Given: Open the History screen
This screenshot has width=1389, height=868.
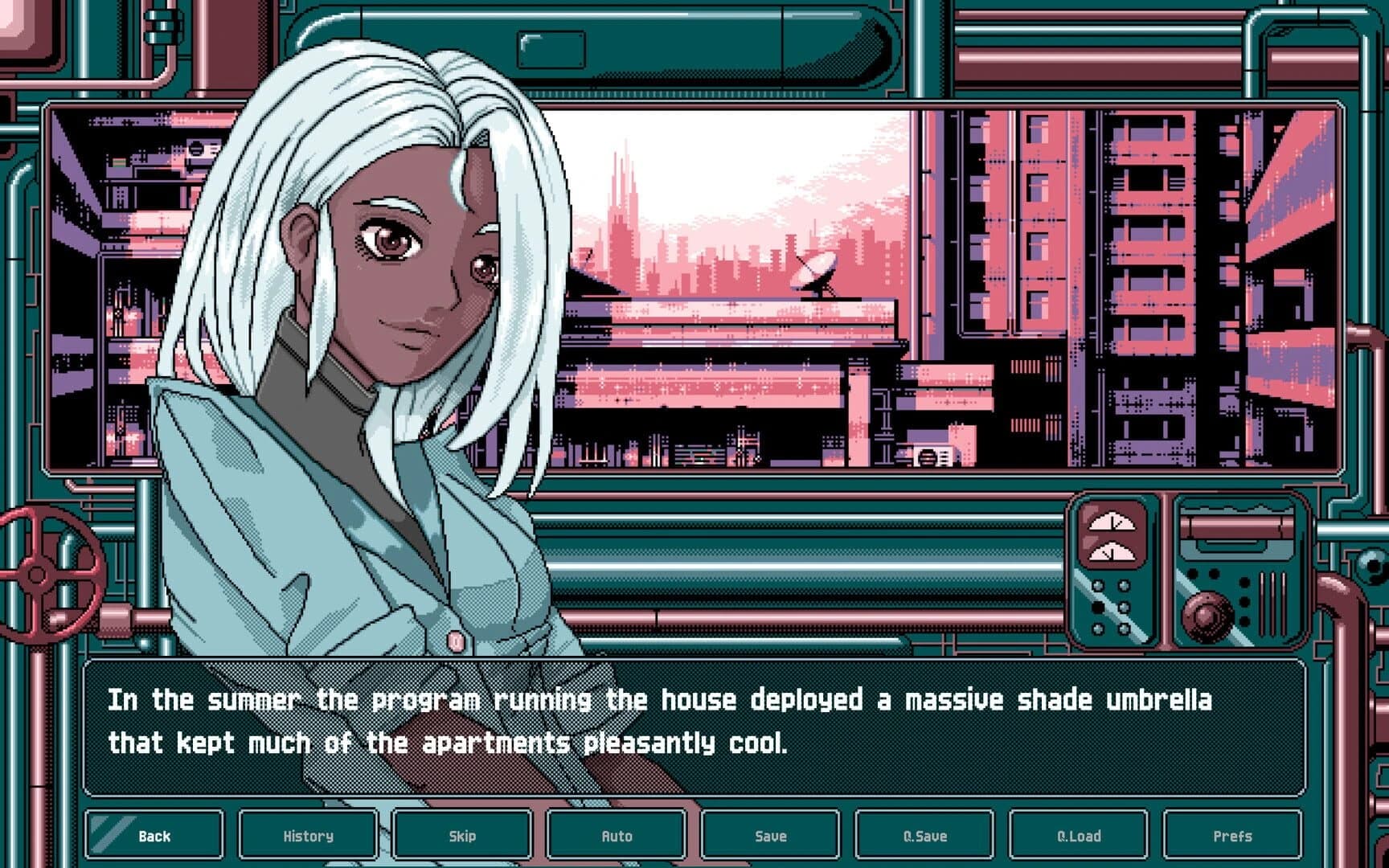Looking at the screenshot, I should pos(306,836).
